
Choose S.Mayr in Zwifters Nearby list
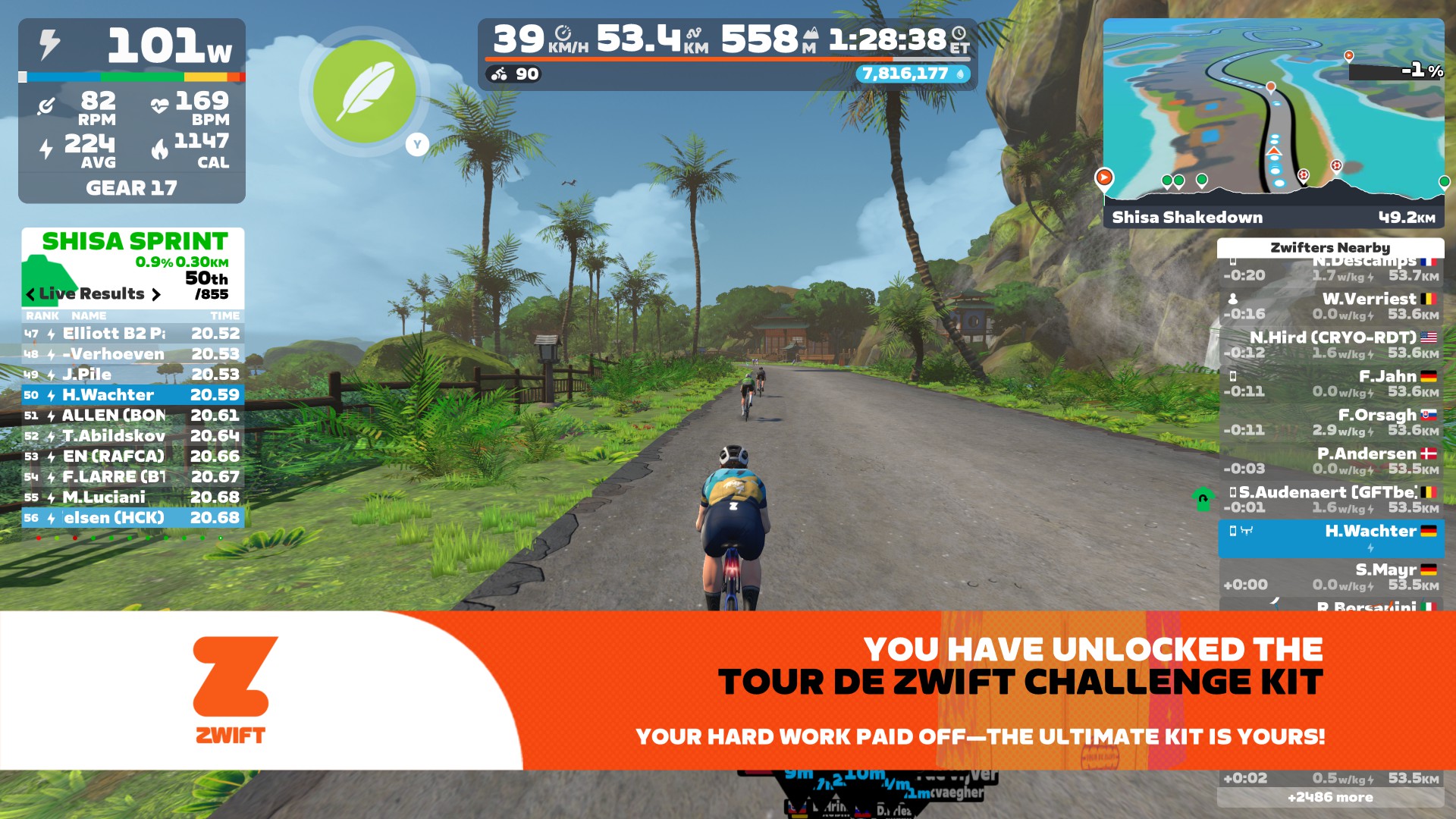coord(1331,576)
